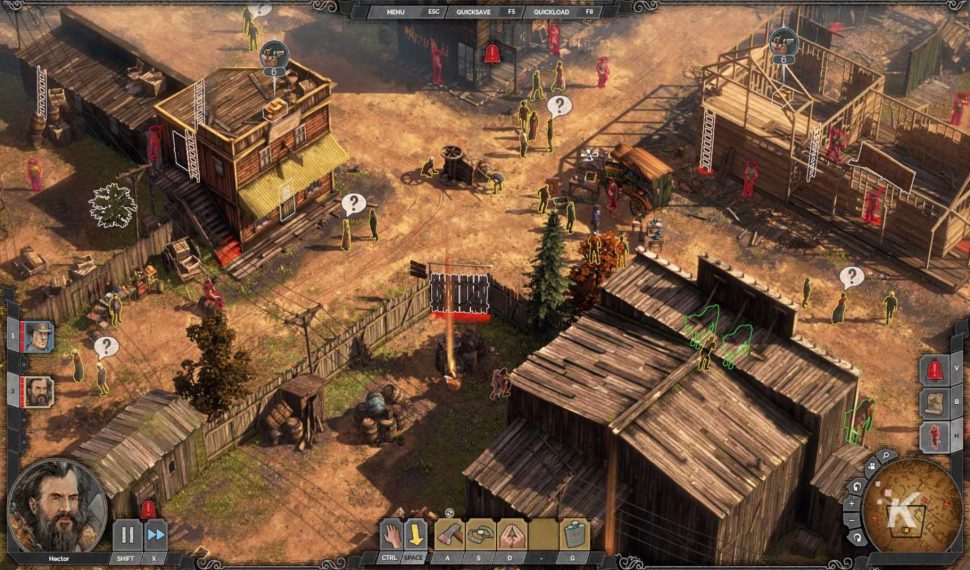Use the whistle ability icon

(512, 533)
